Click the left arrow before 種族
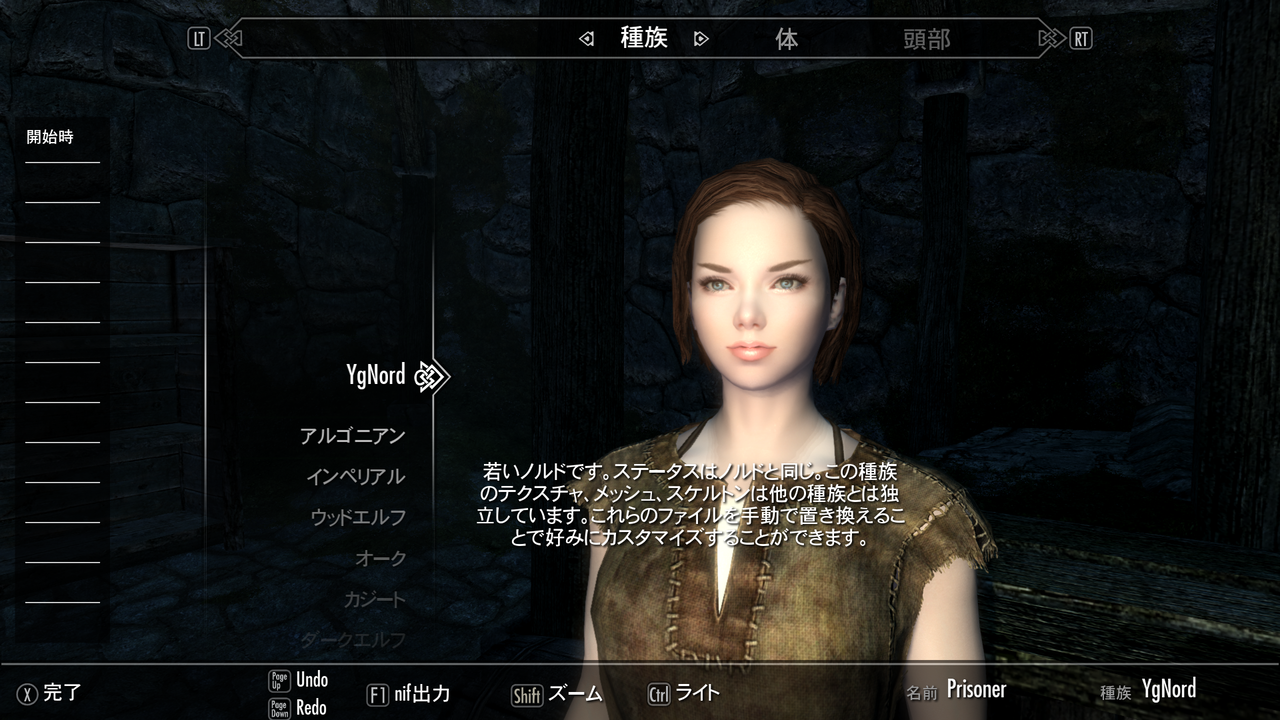 tap(584, 39)
